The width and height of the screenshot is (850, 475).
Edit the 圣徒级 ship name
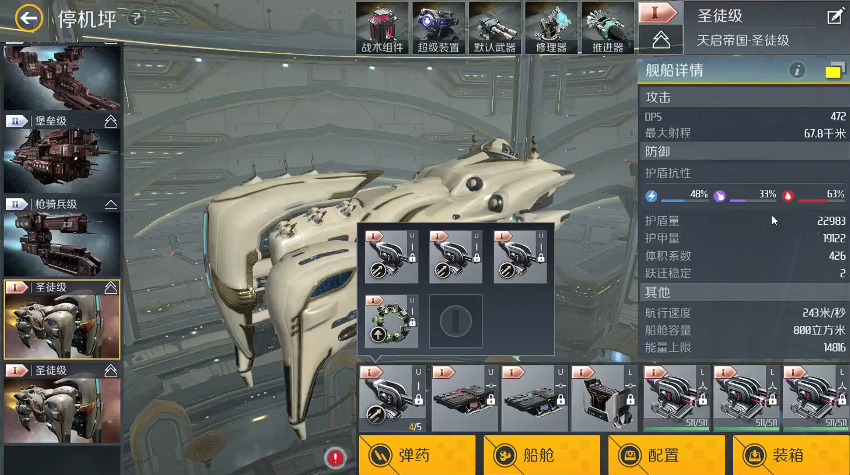(x=835, y=16)
